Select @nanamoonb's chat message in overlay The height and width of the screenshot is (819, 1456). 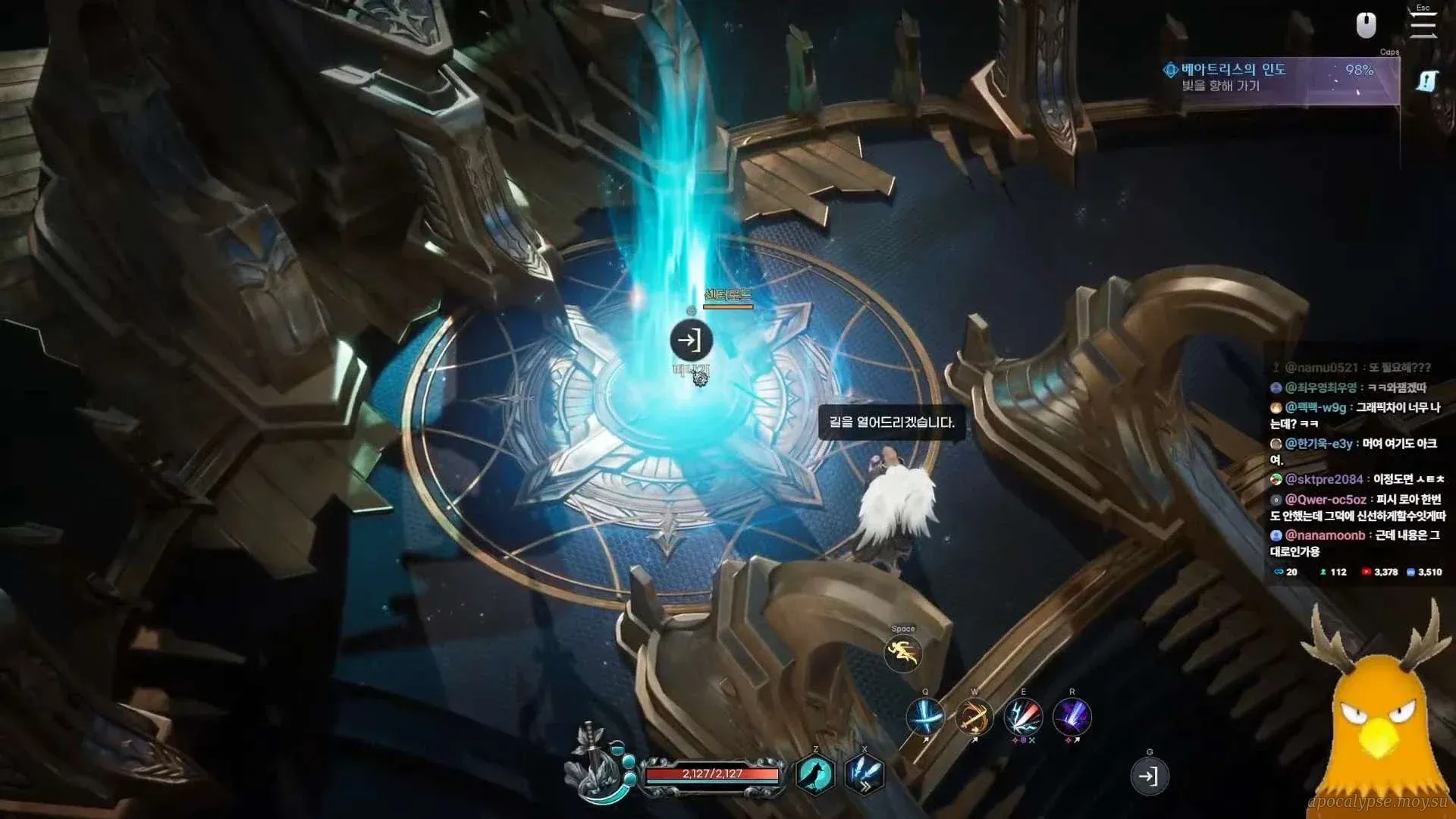[x=1357, y=543]
